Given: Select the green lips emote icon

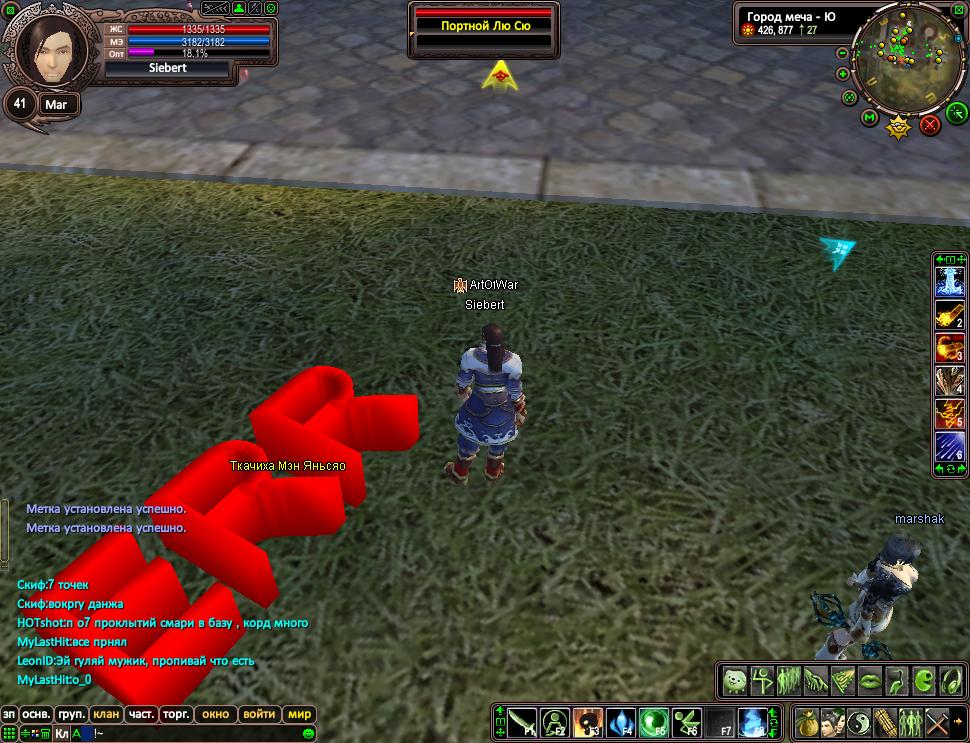Looking at the screenshot, I should coord(869,681).
